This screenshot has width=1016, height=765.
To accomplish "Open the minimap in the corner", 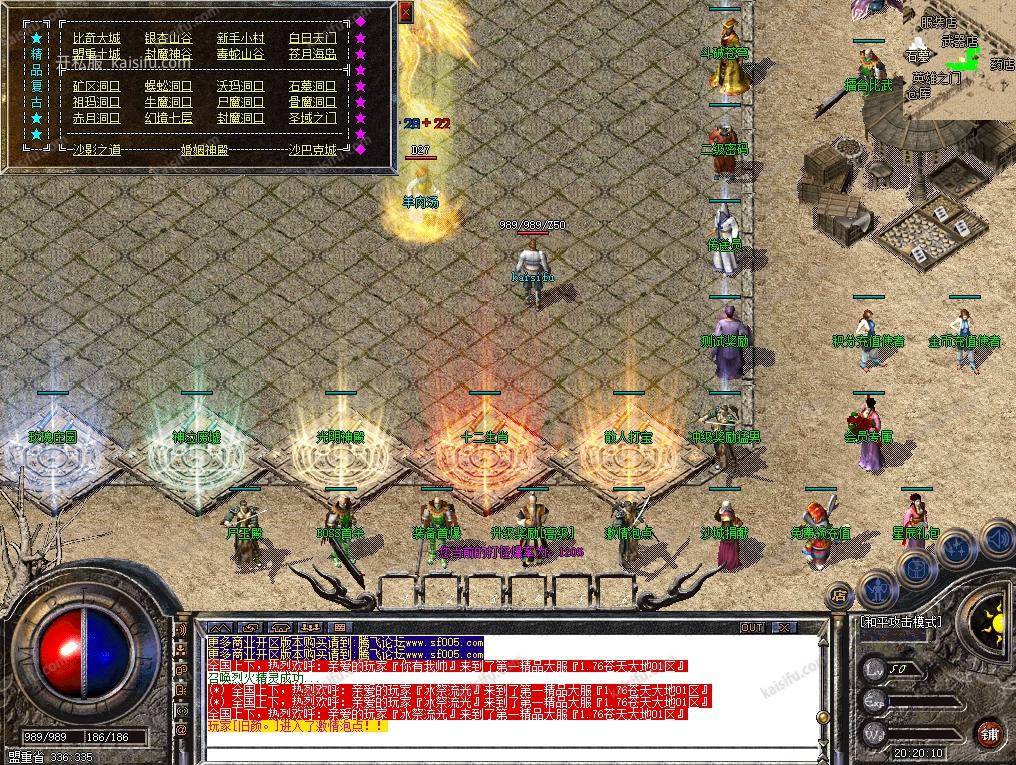I will pyautogui.click(x=958, y=60).
